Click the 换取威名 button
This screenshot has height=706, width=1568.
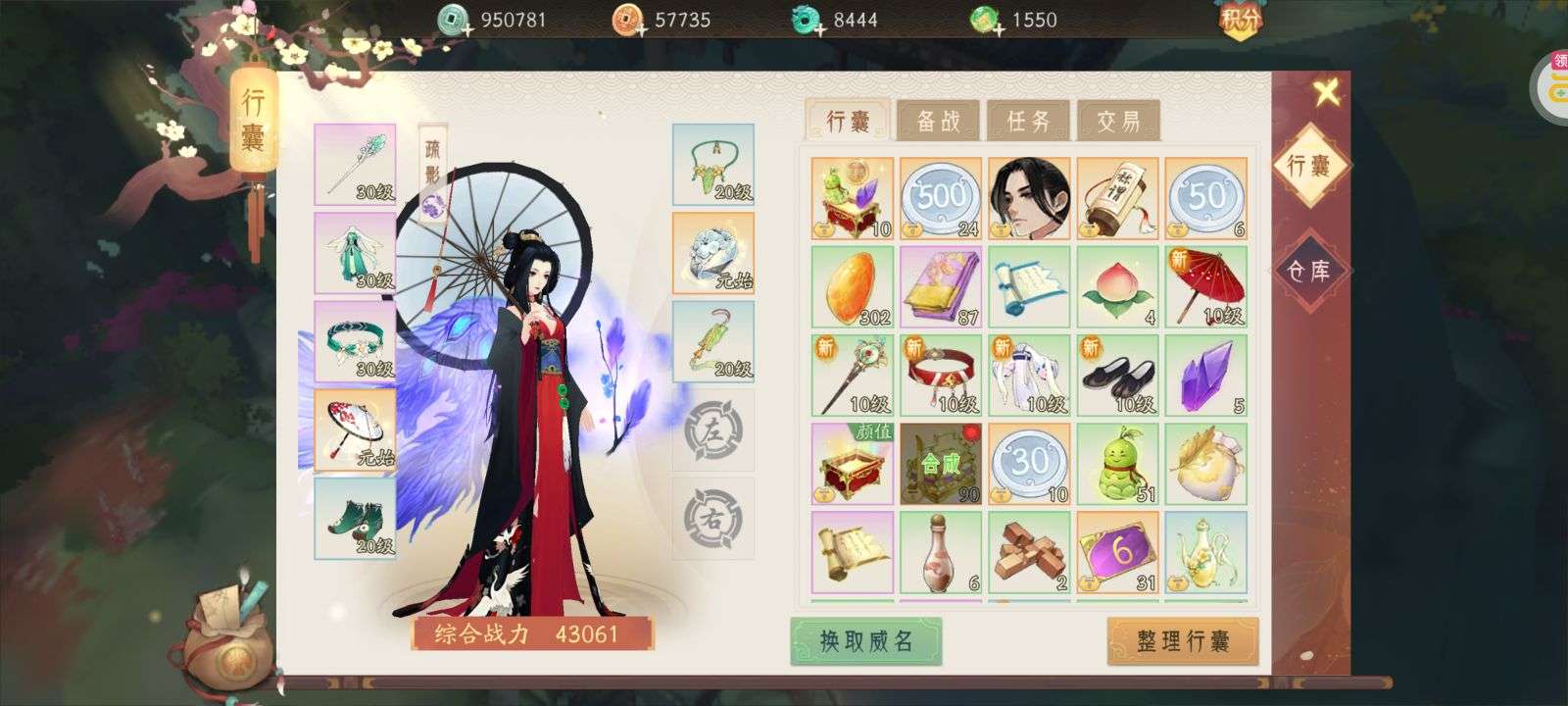(x=865, y=641)
